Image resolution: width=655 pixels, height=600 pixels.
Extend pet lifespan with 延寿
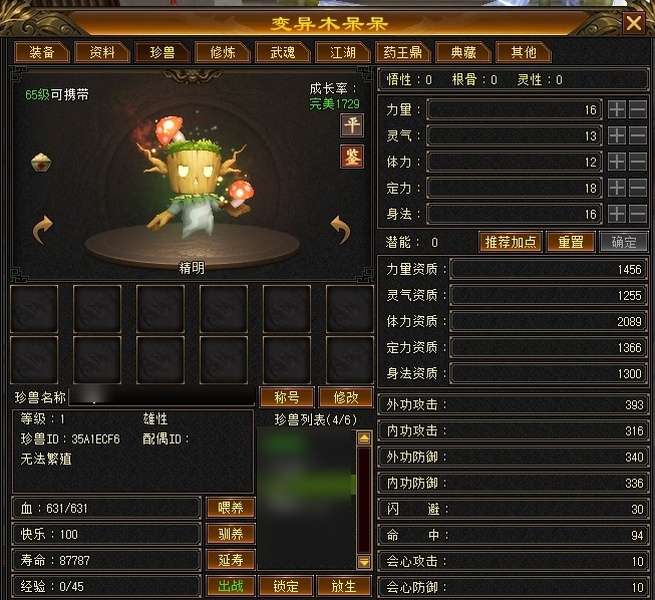231,560
